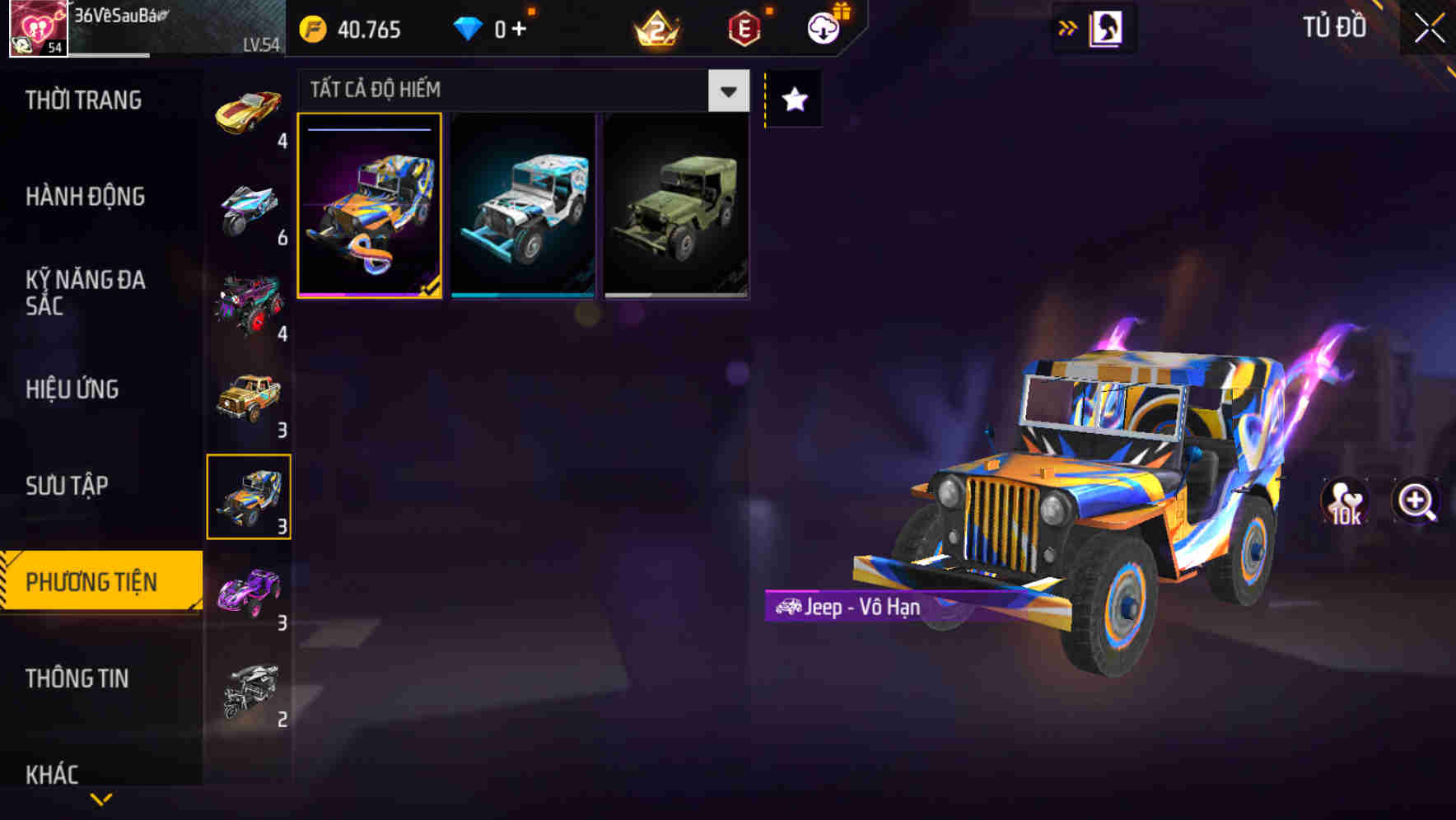Open the Sưu Tập category
This screenshot has width=1456, height=820.
68,486
